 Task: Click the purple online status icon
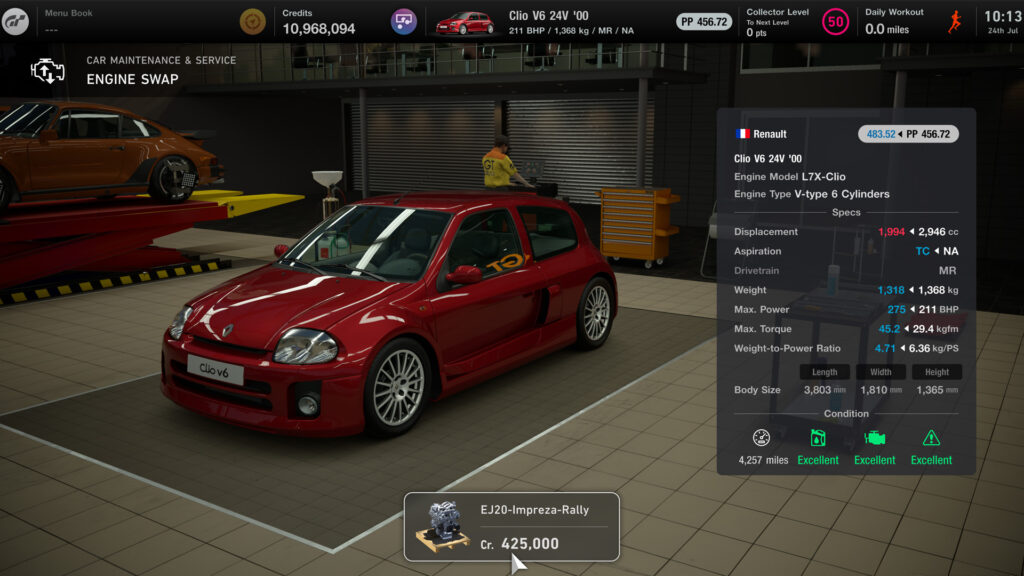[404, 21]
